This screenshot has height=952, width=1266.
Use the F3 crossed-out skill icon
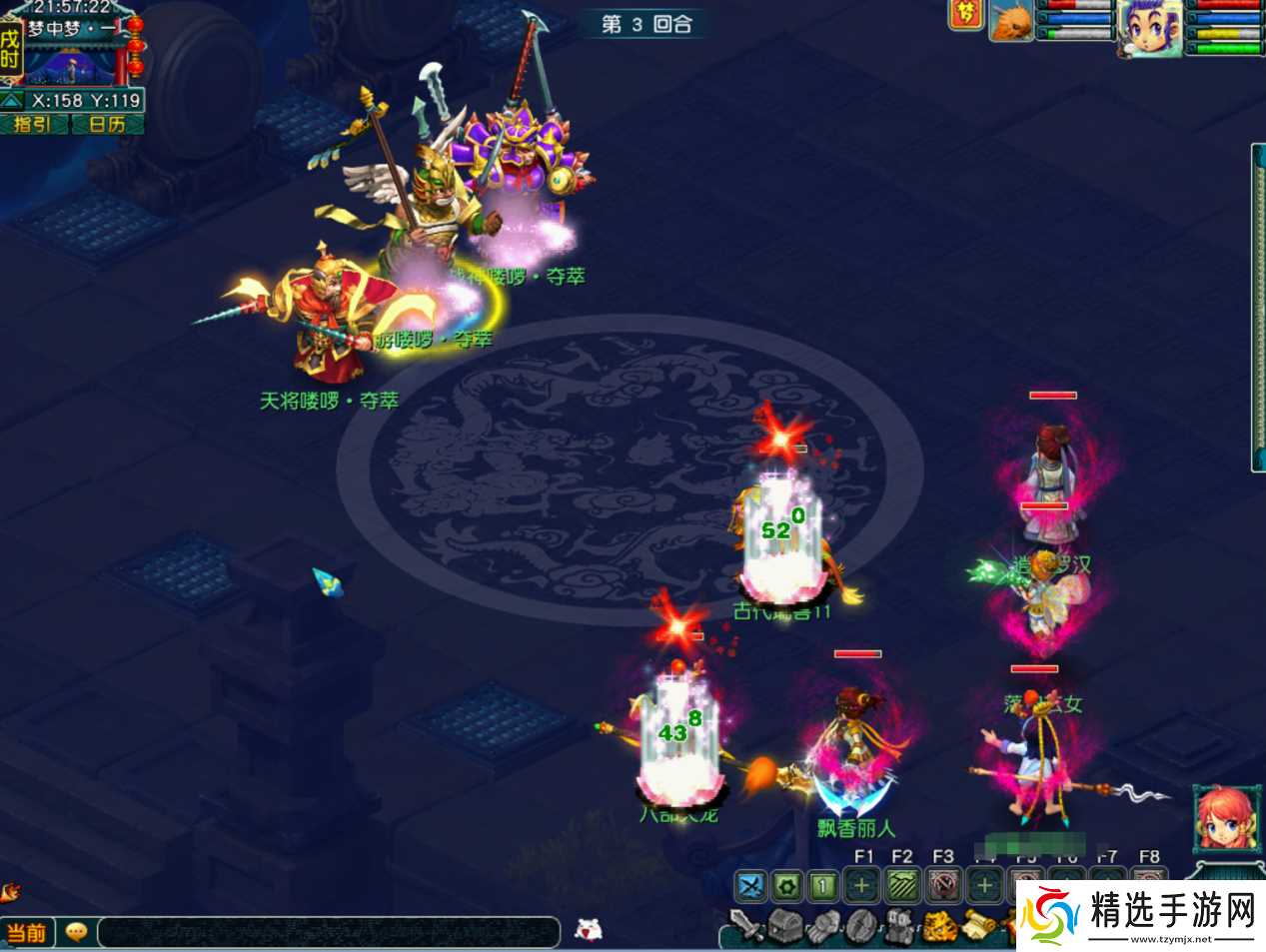[943, 885]
